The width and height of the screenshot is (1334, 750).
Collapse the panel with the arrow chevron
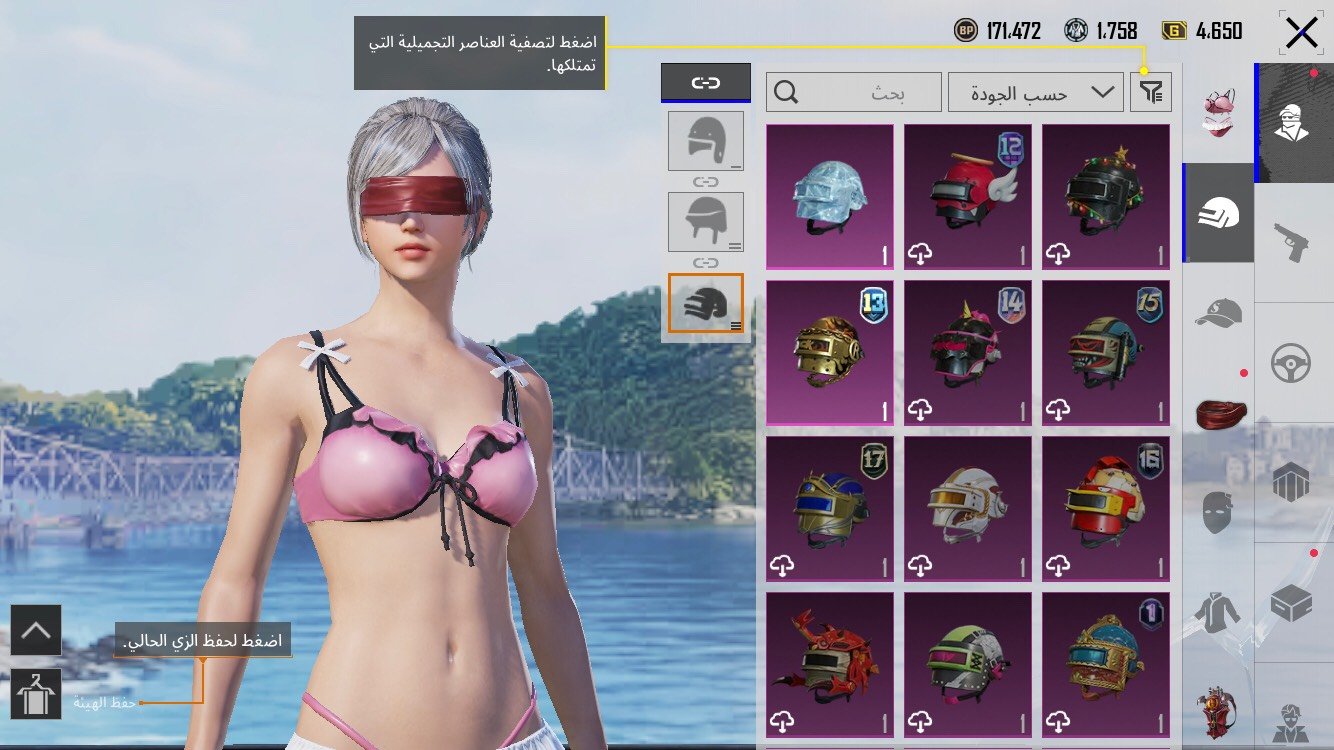coord(37,630)
